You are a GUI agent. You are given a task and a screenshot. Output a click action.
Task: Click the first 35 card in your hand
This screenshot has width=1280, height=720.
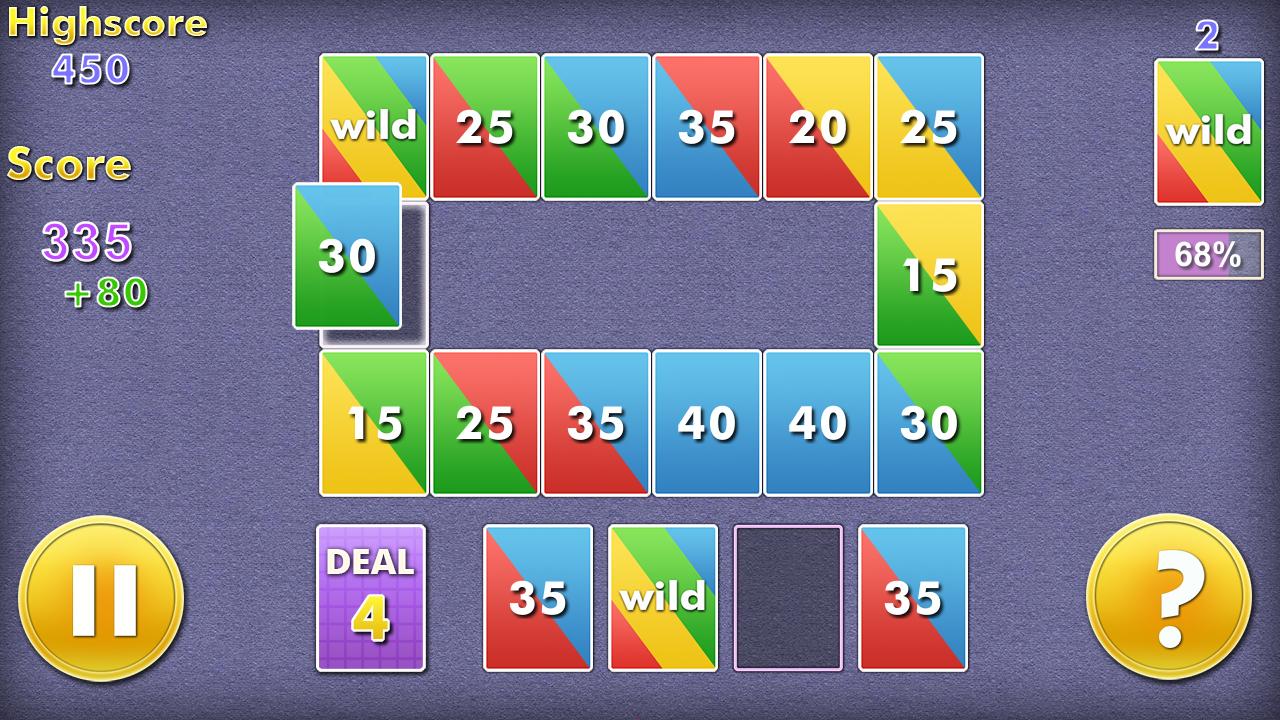pyautogui.click(x=537, y=595)
